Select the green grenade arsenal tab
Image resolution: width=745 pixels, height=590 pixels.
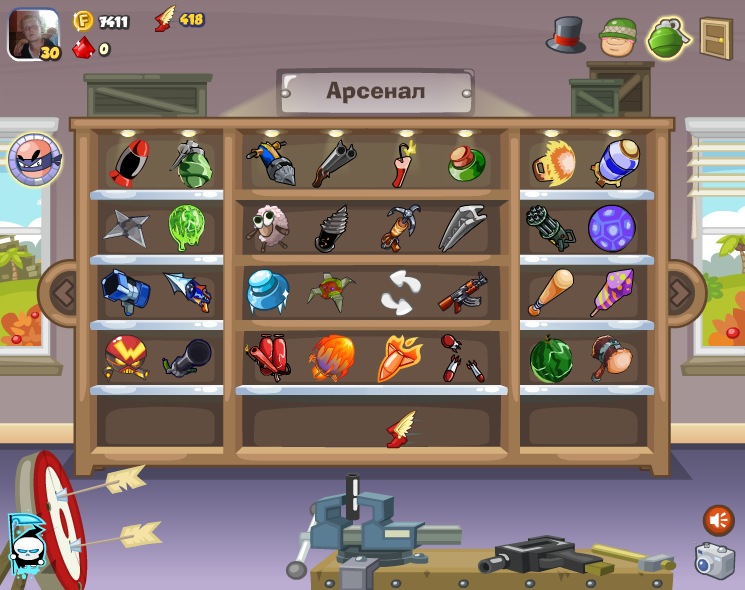(x=669, y=38)
